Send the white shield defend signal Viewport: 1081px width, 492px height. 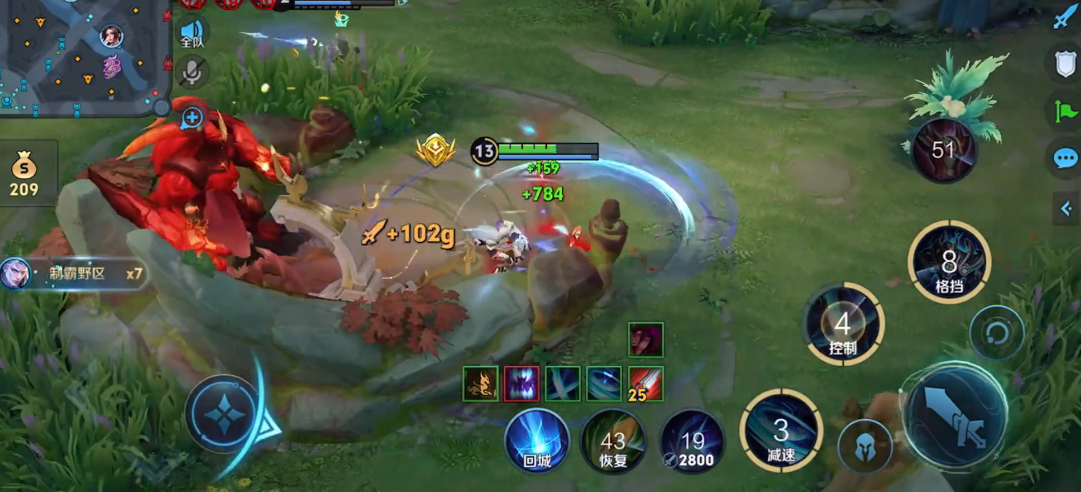[1065, 63]
